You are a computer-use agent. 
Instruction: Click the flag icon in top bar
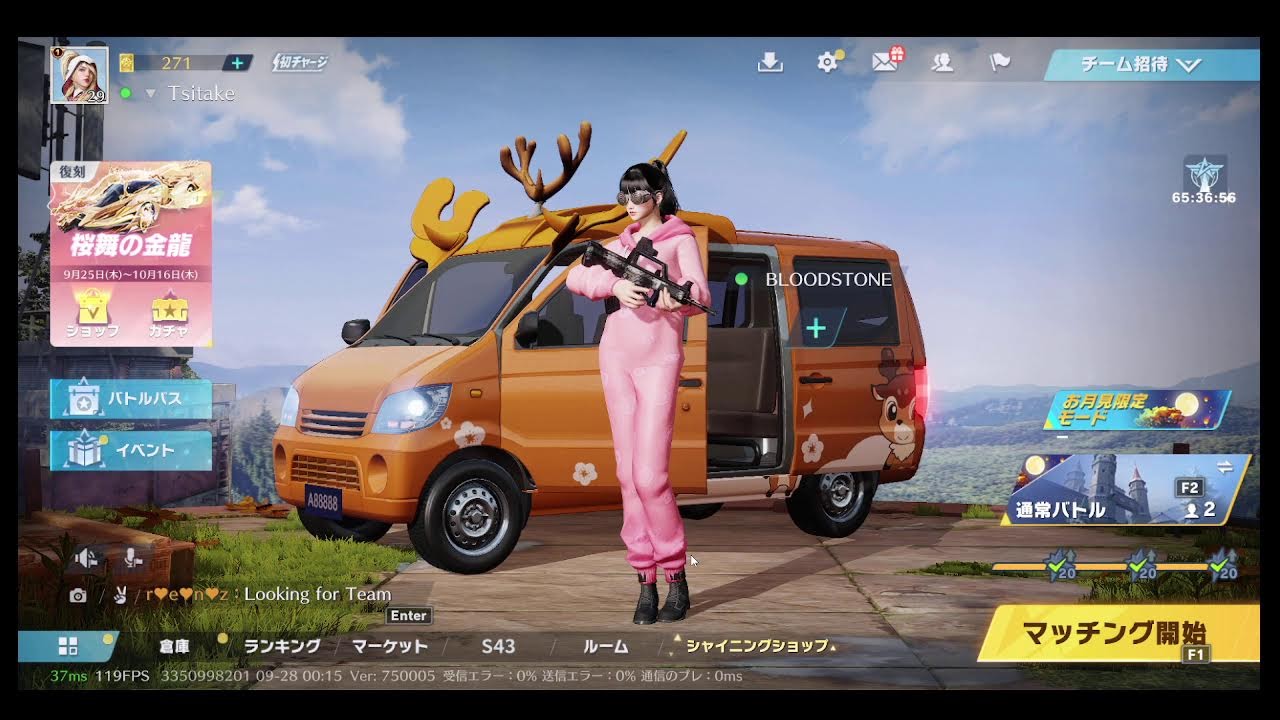(999, 63)
